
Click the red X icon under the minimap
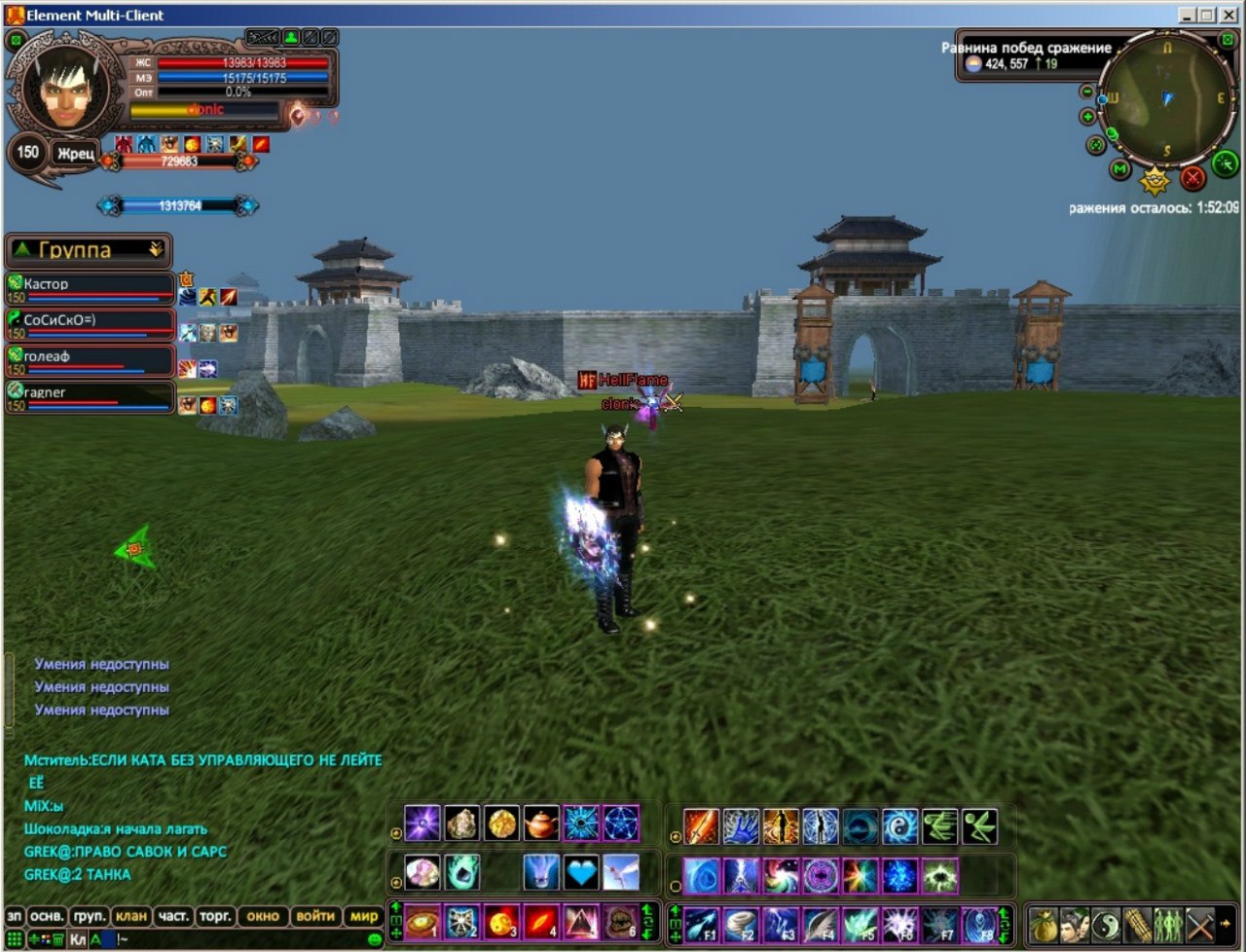[x=1192, y=177]
